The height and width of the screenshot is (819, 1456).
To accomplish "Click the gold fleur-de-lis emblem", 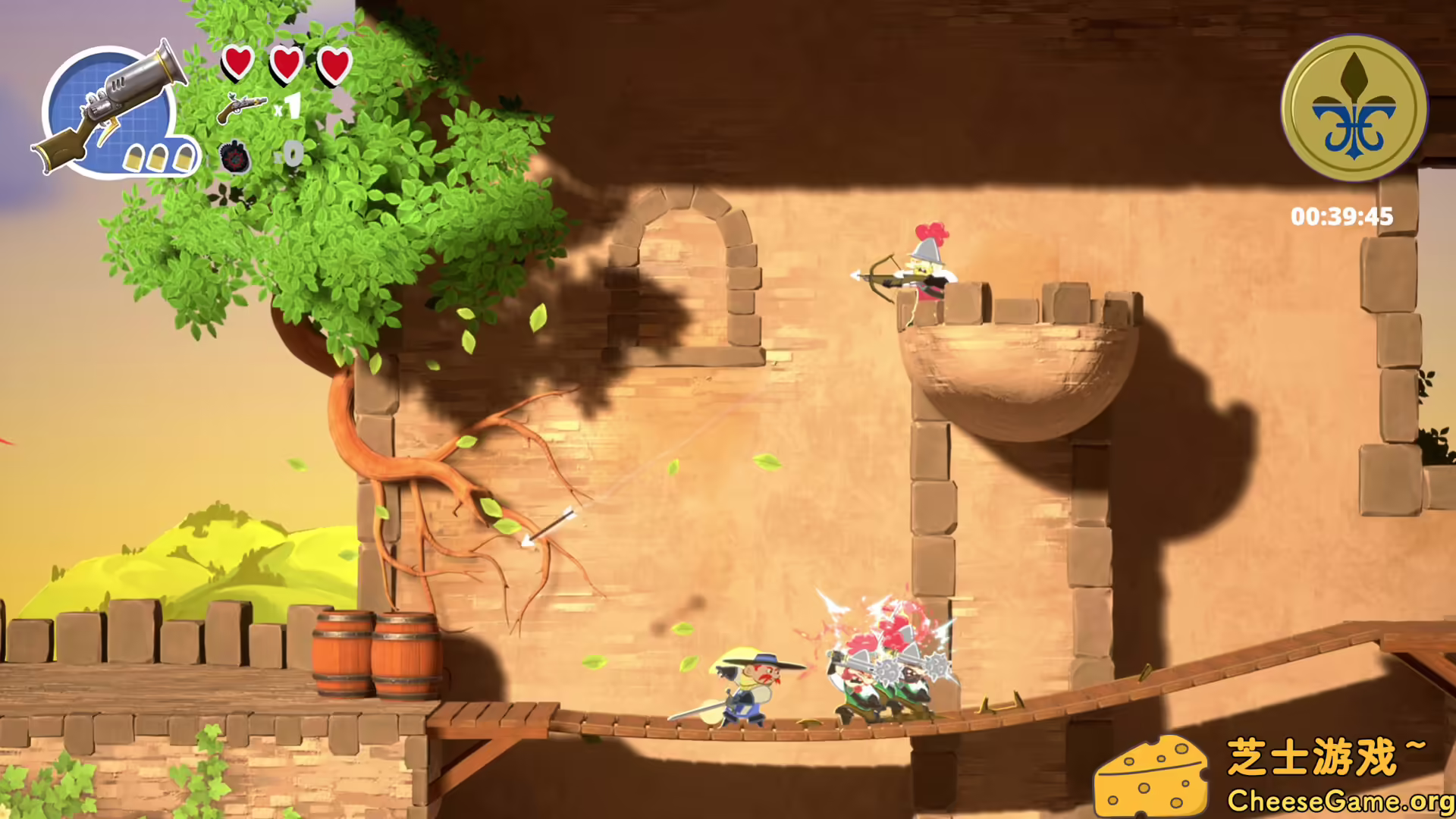I will click(x=1354, y=108).
